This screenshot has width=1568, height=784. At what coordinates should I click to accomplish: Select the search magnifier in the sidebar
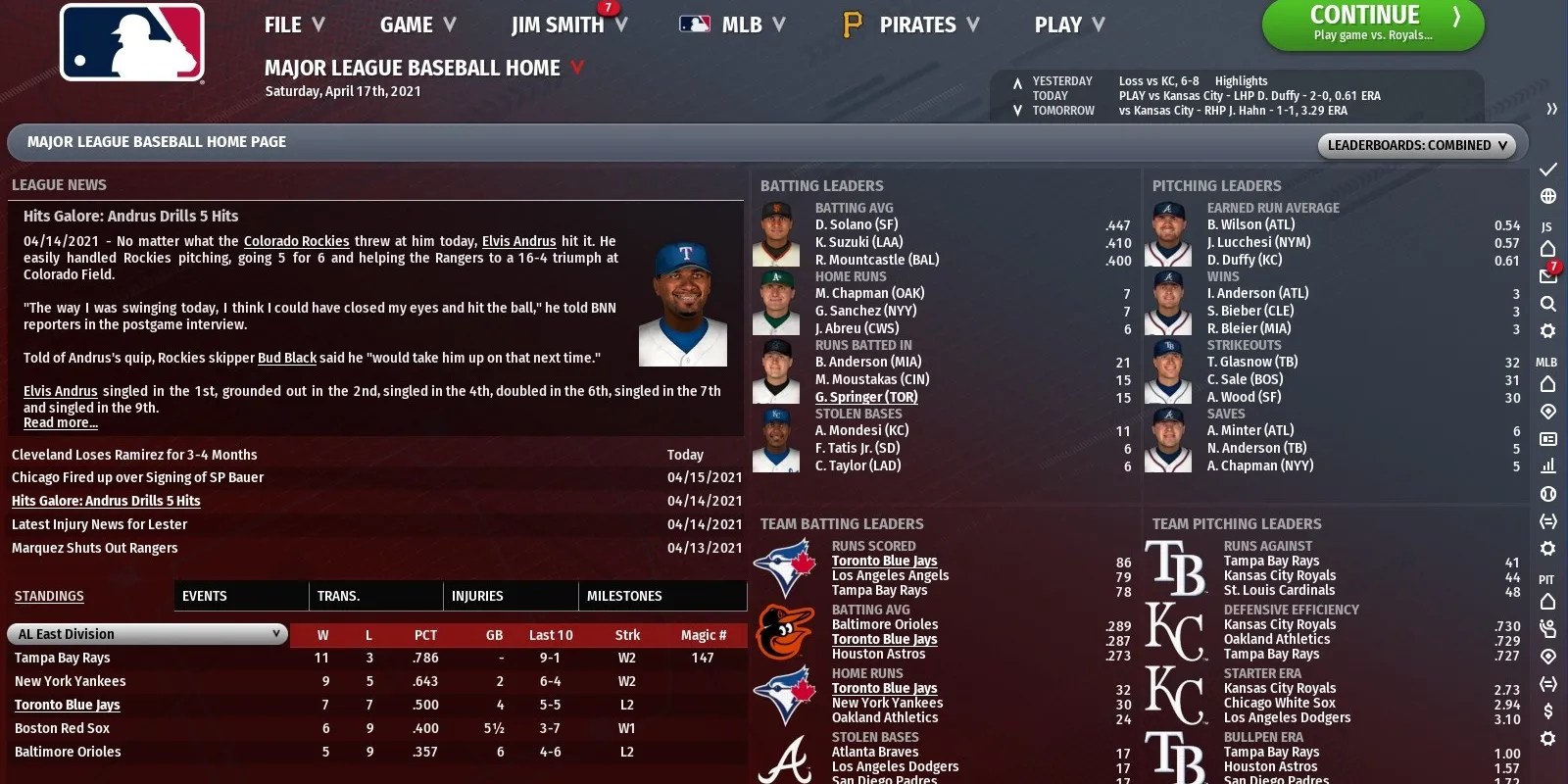[x=1549, y=304]
